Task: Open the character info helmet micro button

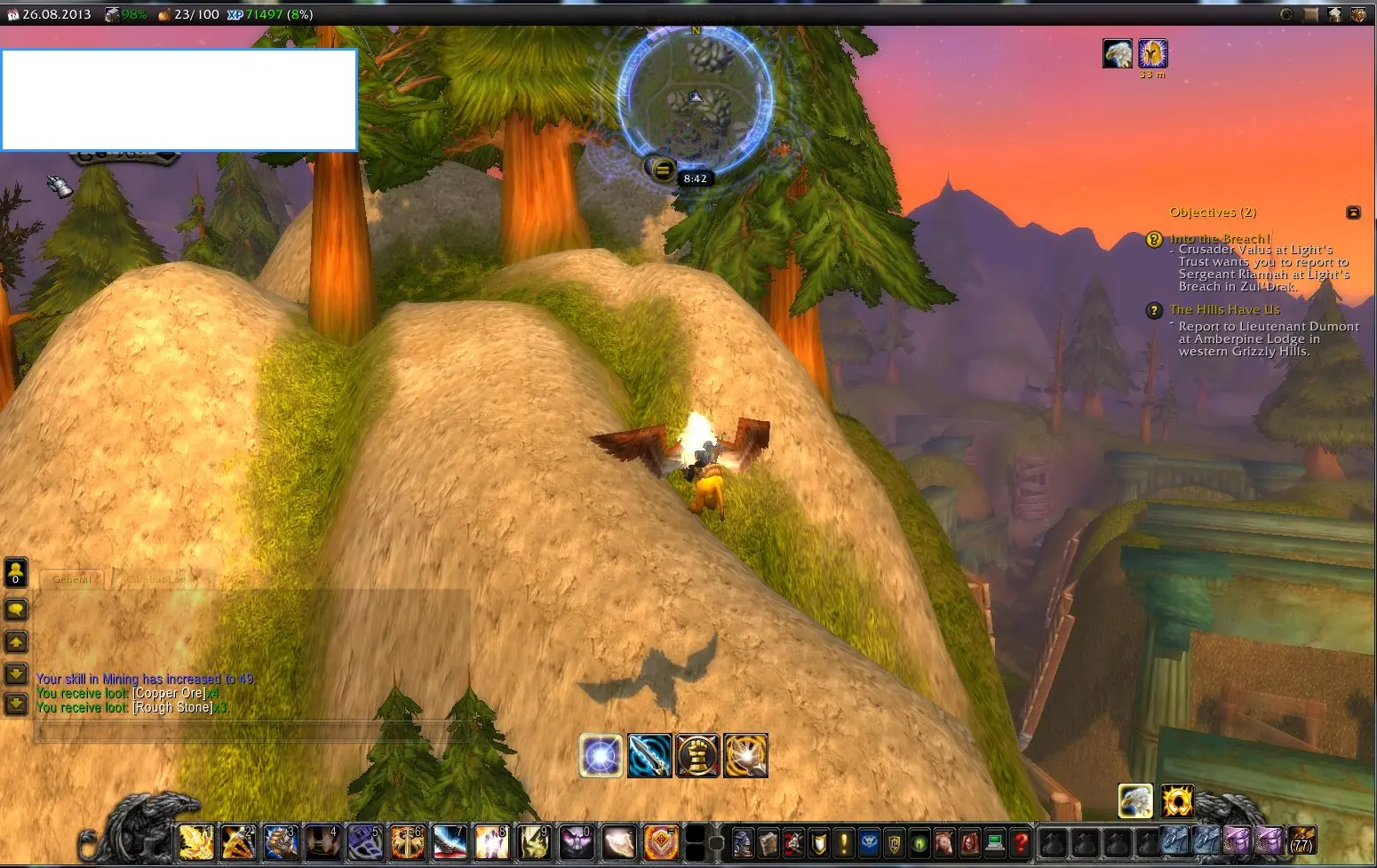Action: pos(743,841)
